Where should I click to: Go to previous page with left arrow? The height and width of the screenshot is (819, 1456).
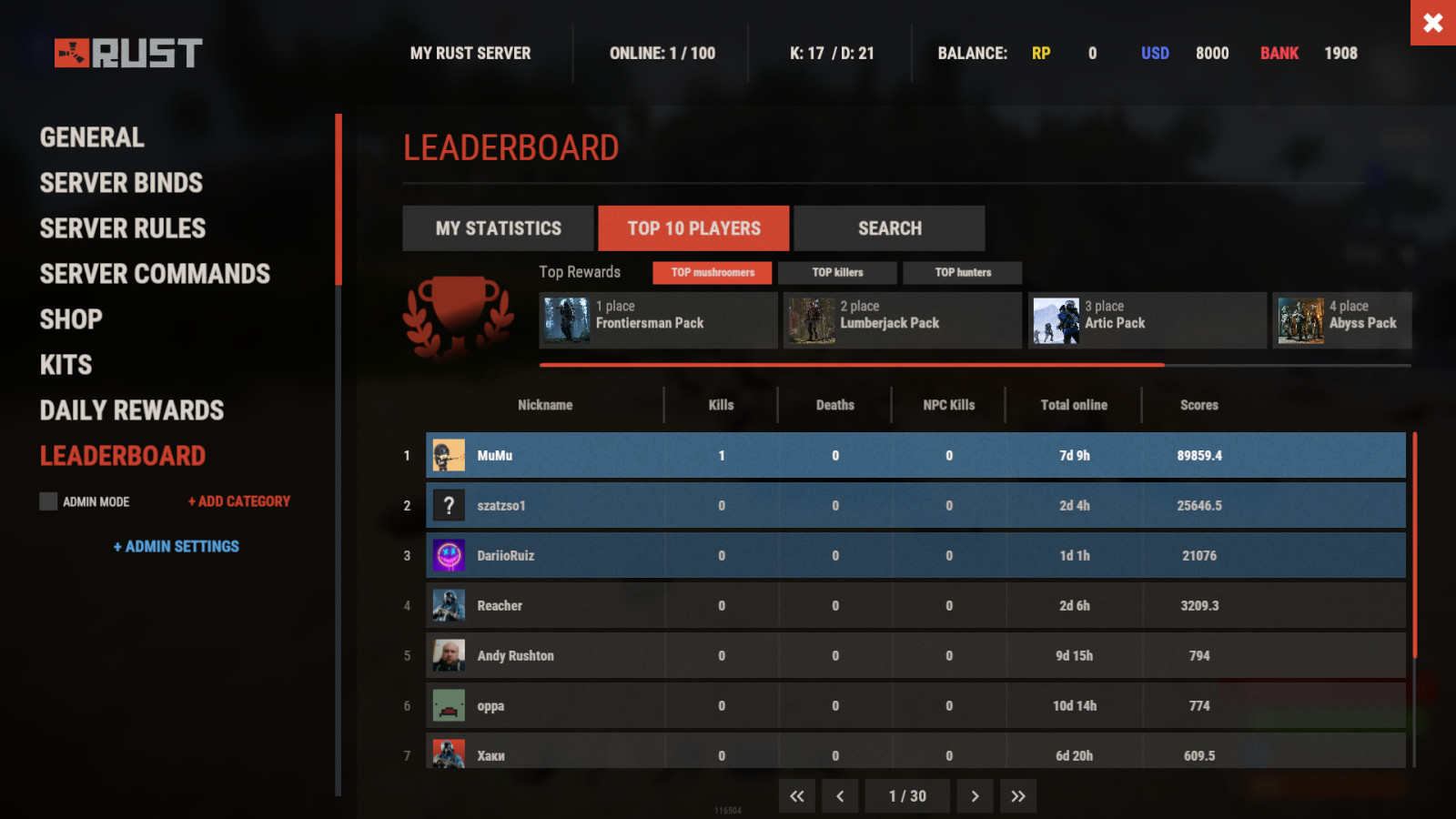pyautogui.click(x=840, y=795)
